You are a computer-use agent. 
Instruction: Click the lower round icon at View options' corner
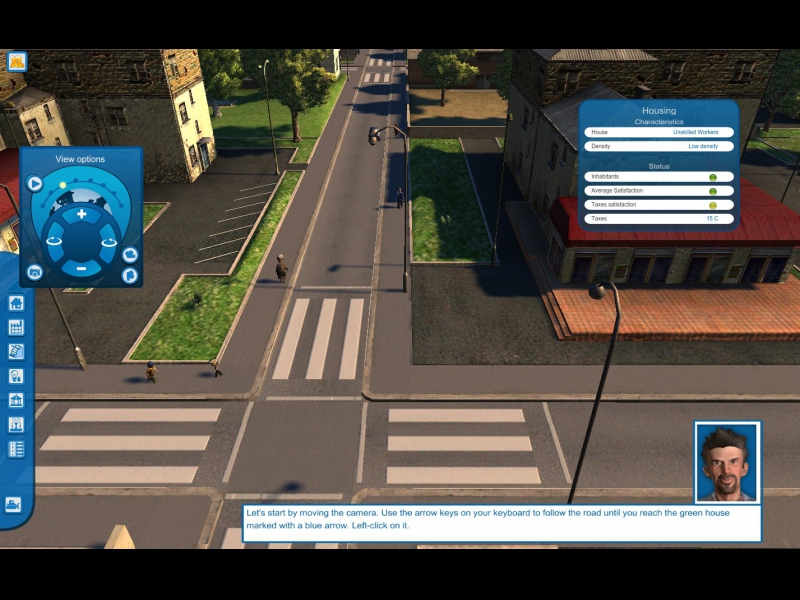click(129, 274)
